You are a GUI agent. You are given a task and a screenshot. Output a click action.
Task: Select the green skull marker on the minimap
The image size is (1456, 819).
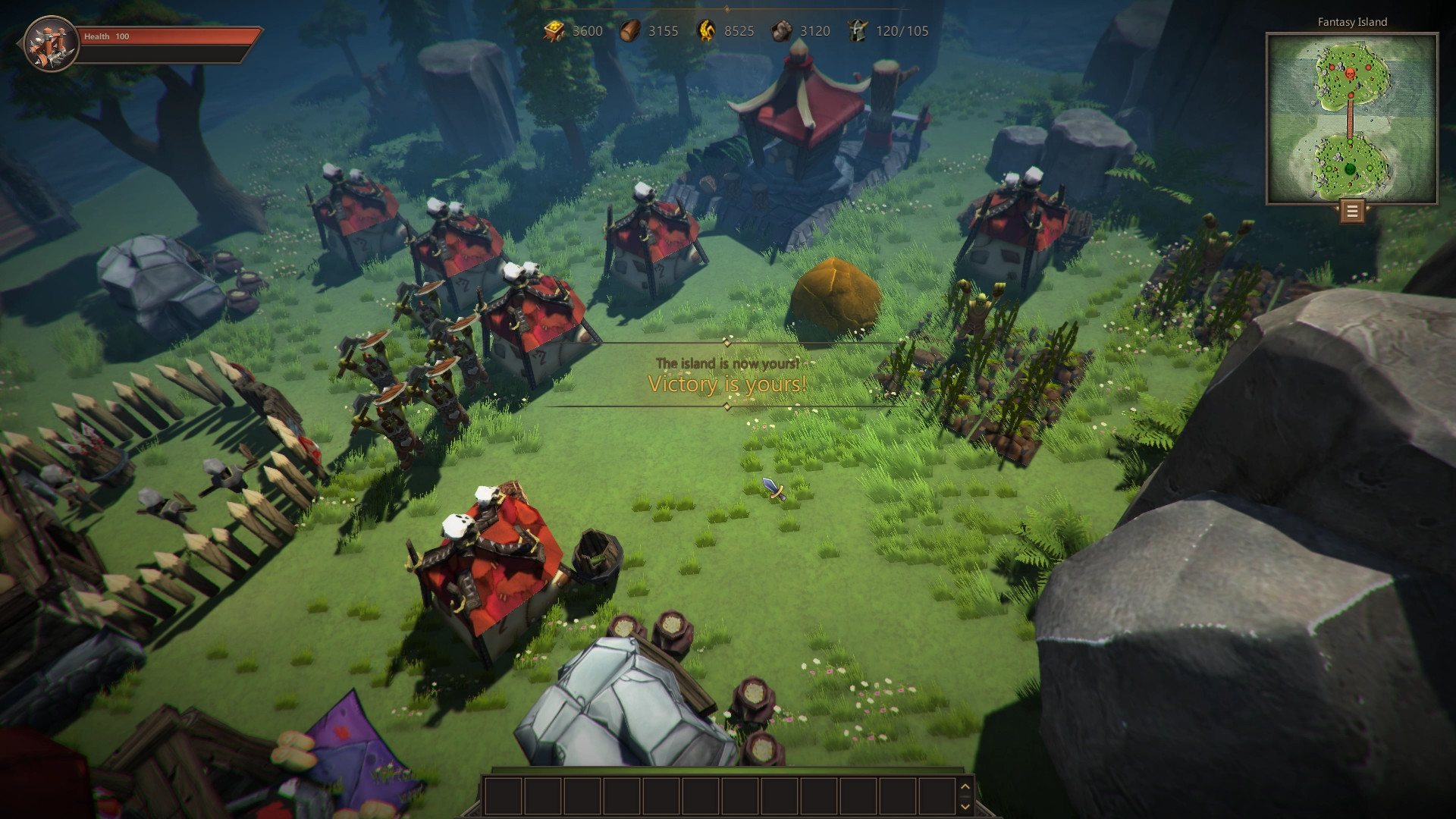click(x=1350, y=168)
